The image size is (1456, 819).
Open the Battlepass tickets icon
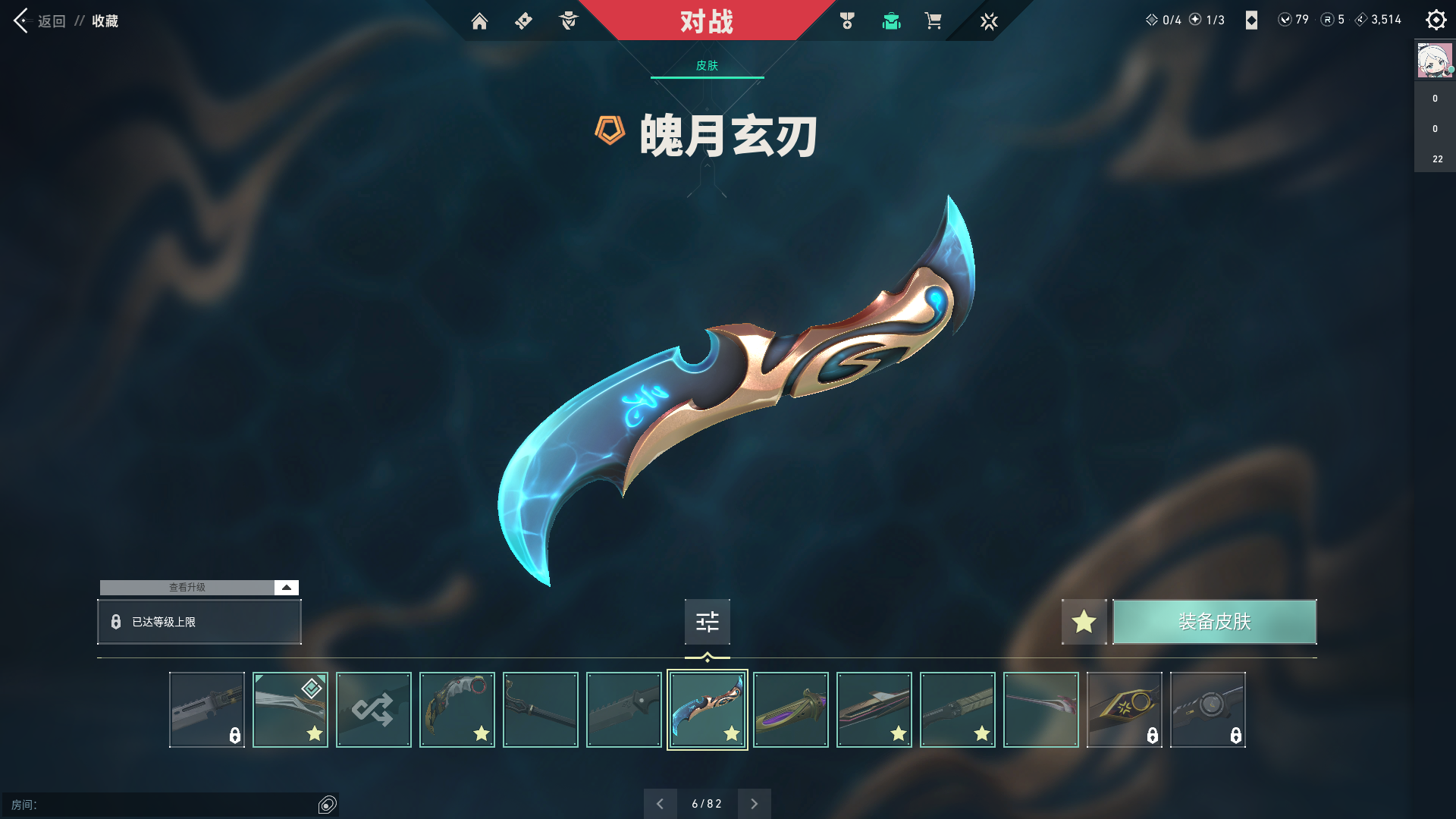[523, 21]
